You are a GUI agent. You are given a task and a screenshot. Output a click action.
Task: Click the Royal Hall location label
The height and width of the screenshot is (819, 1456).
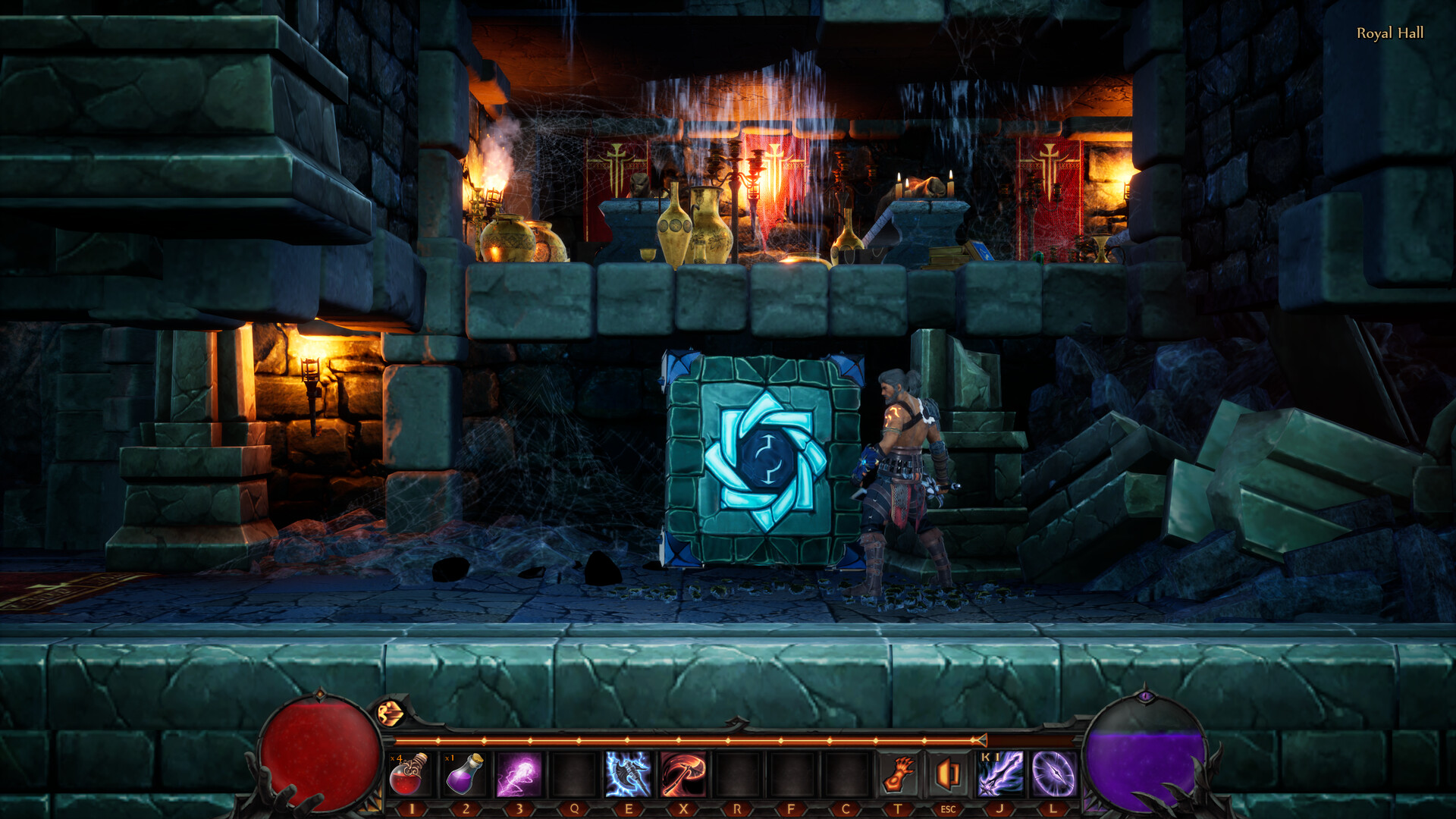coord(1391,33)
